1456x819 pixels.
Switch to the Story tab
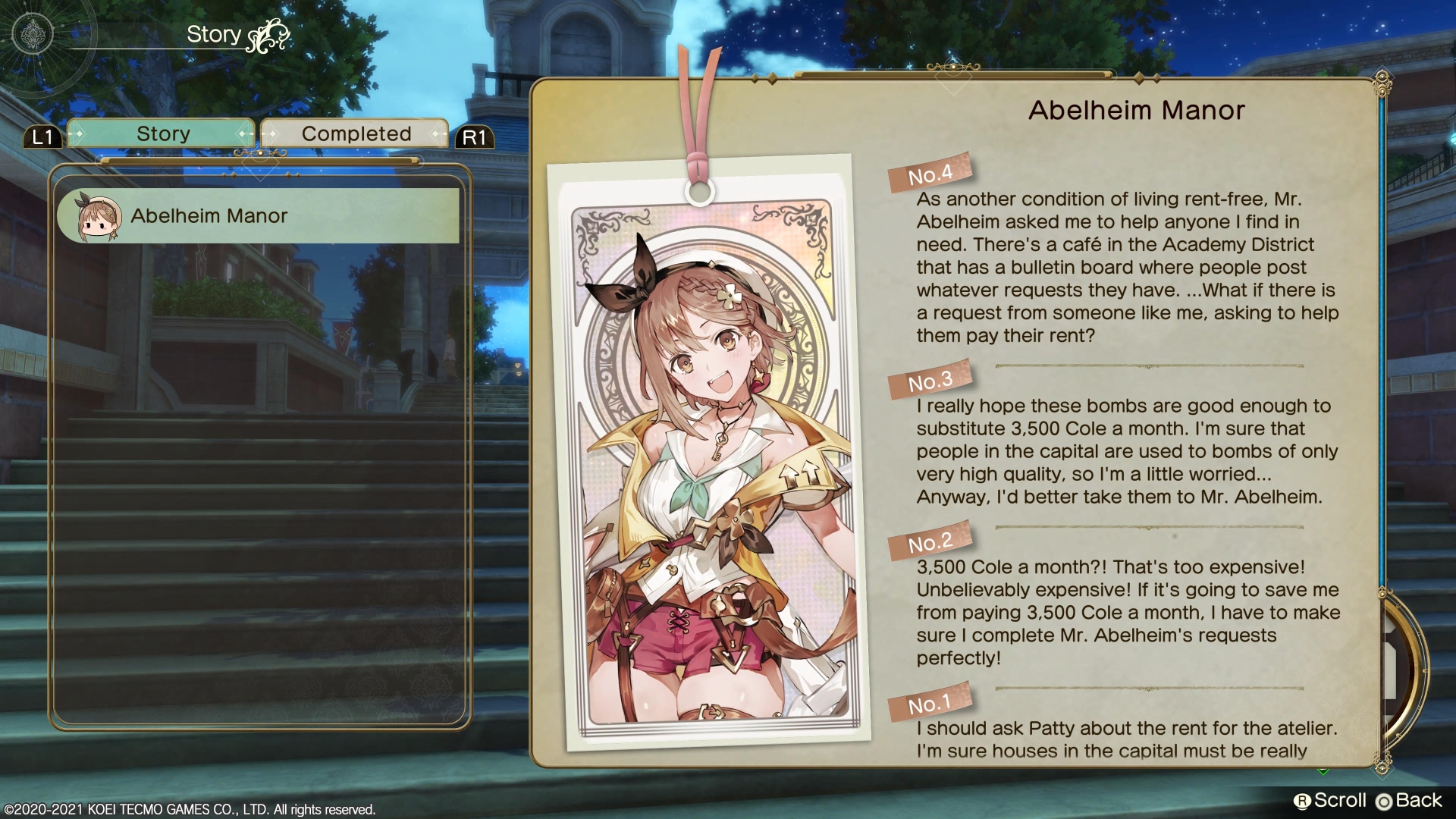point(162,133)
